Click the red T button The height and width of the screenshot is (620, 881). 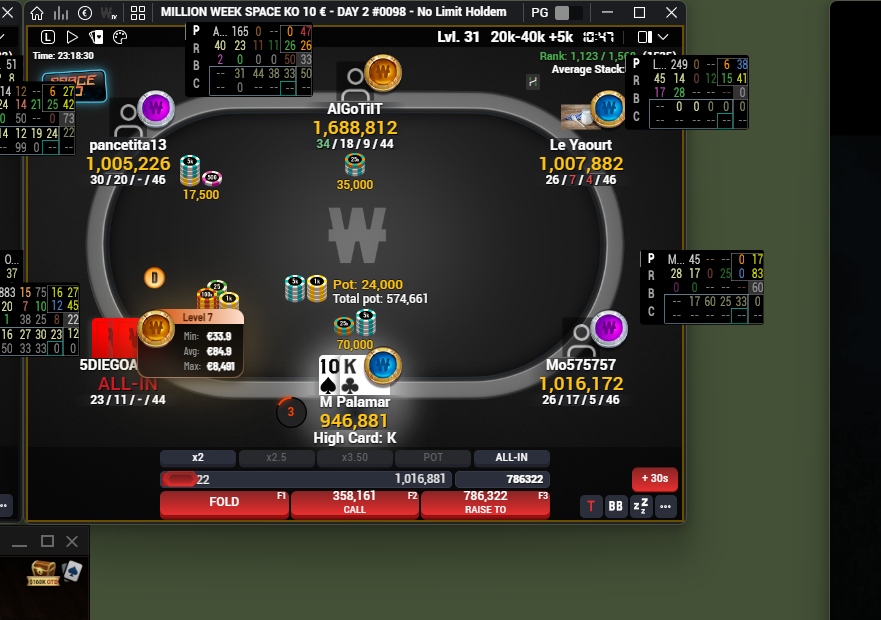coord(591,507)
